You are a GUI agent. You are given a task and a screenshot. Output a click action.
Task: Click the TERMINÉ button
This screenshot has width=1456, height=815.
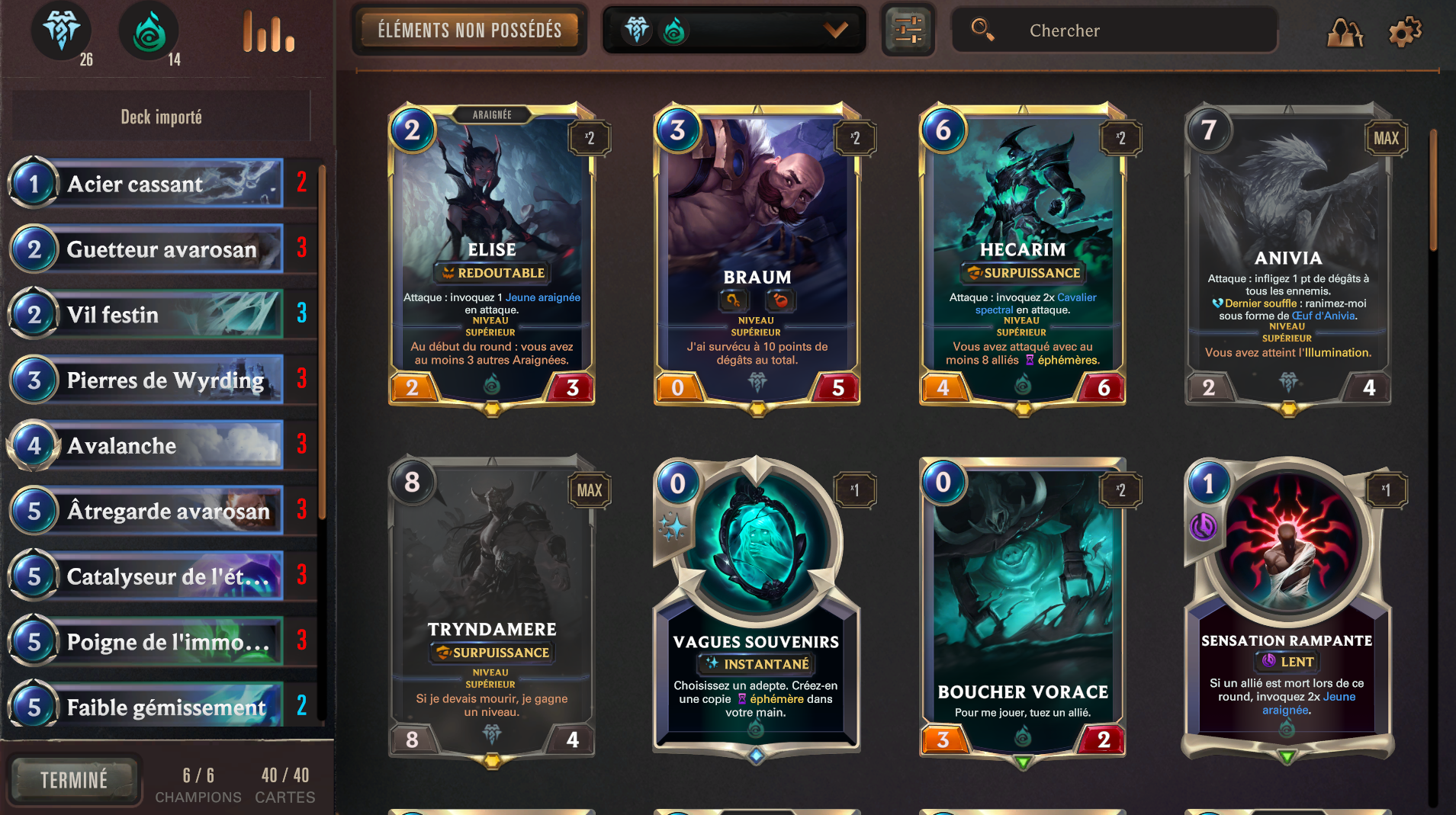pos(74,779)
